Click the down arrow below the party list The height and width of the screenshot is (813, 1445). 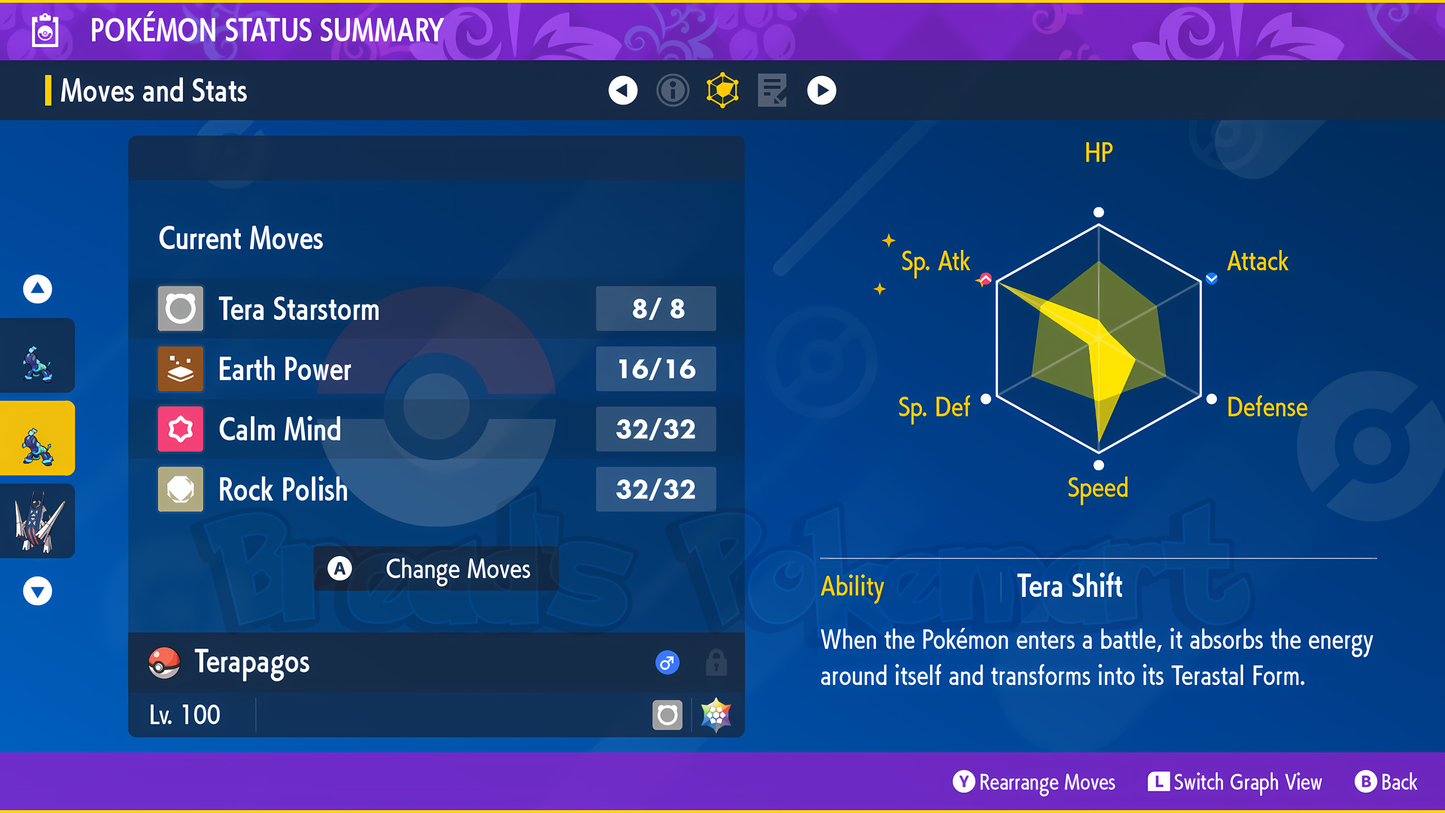(37, 590)
